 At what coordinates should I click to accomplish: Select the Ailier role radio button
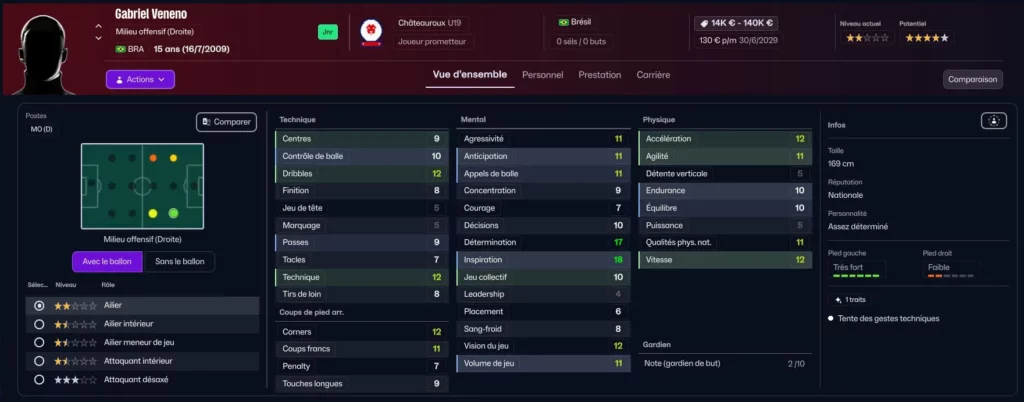point(39,306)
